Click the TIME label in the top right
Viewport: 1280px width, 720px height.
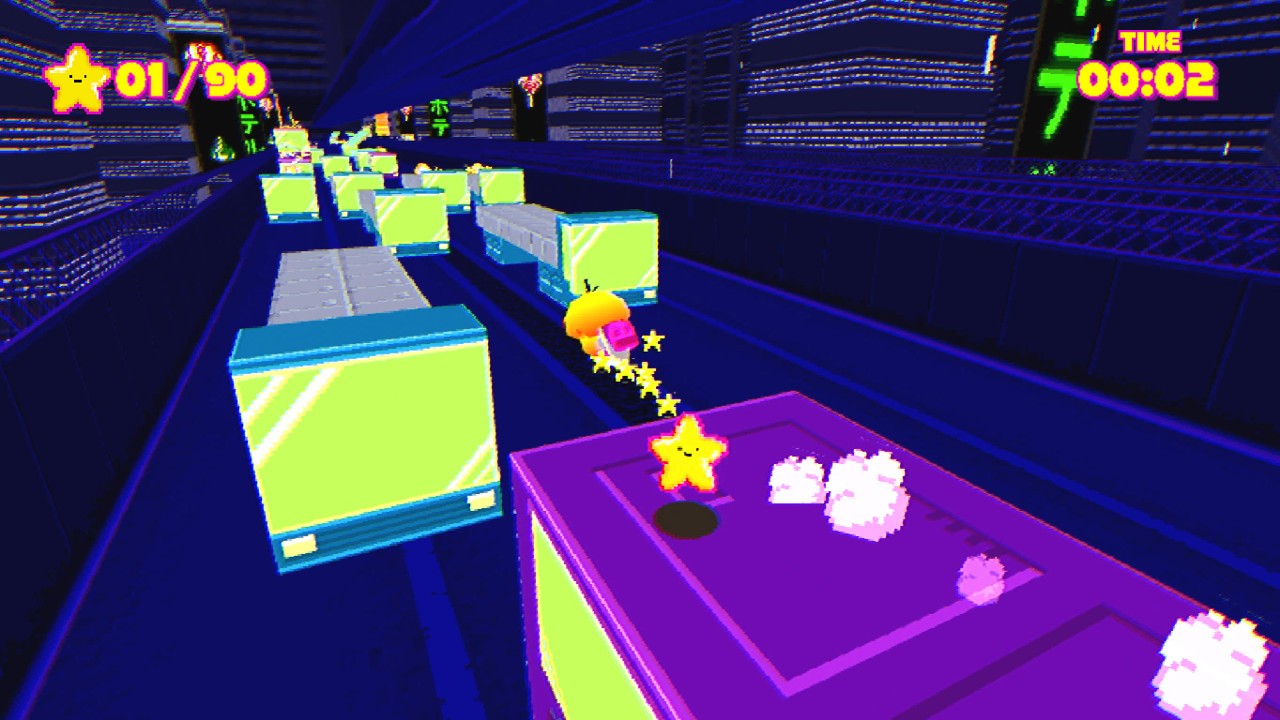click(x=1155, y=42)
